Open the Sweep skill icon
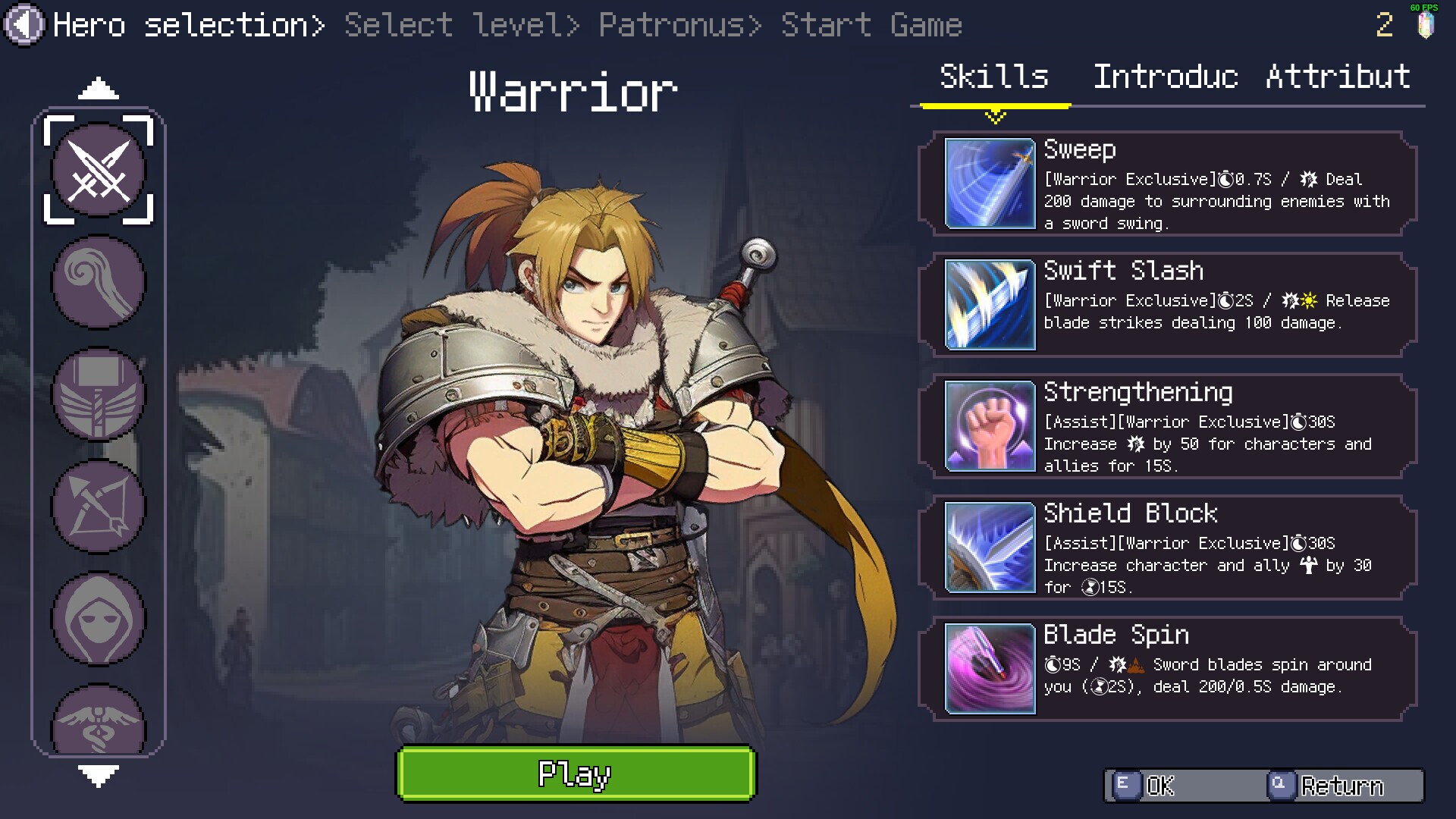The image size is (1456, 819). click(989, 184)
